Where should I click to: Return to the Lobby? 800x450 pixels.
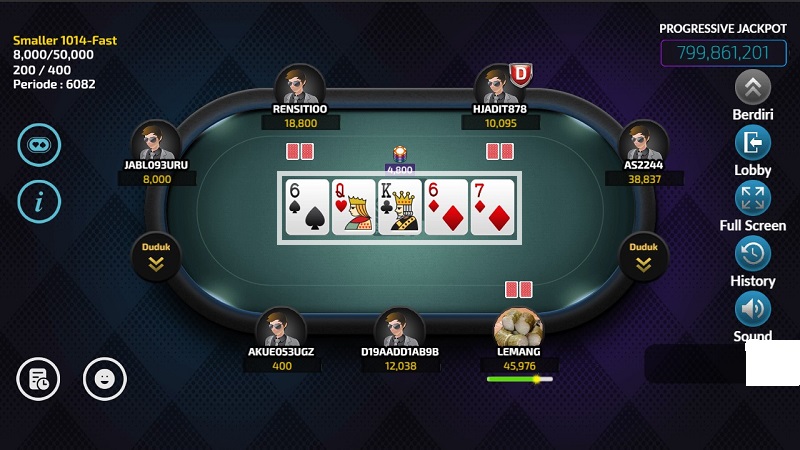coord(752,143)
